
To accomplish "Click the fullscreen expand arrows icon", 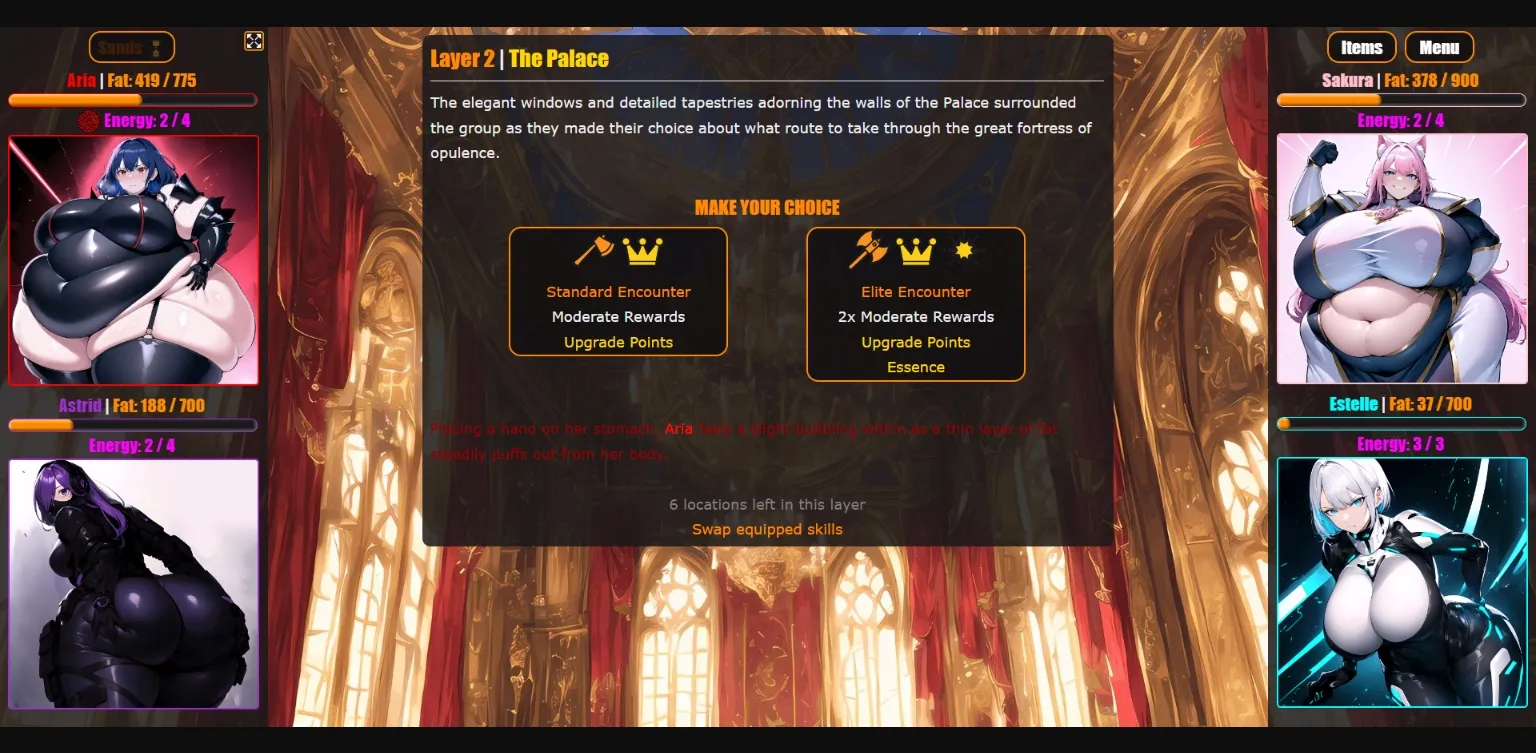I will click(254, 42).
